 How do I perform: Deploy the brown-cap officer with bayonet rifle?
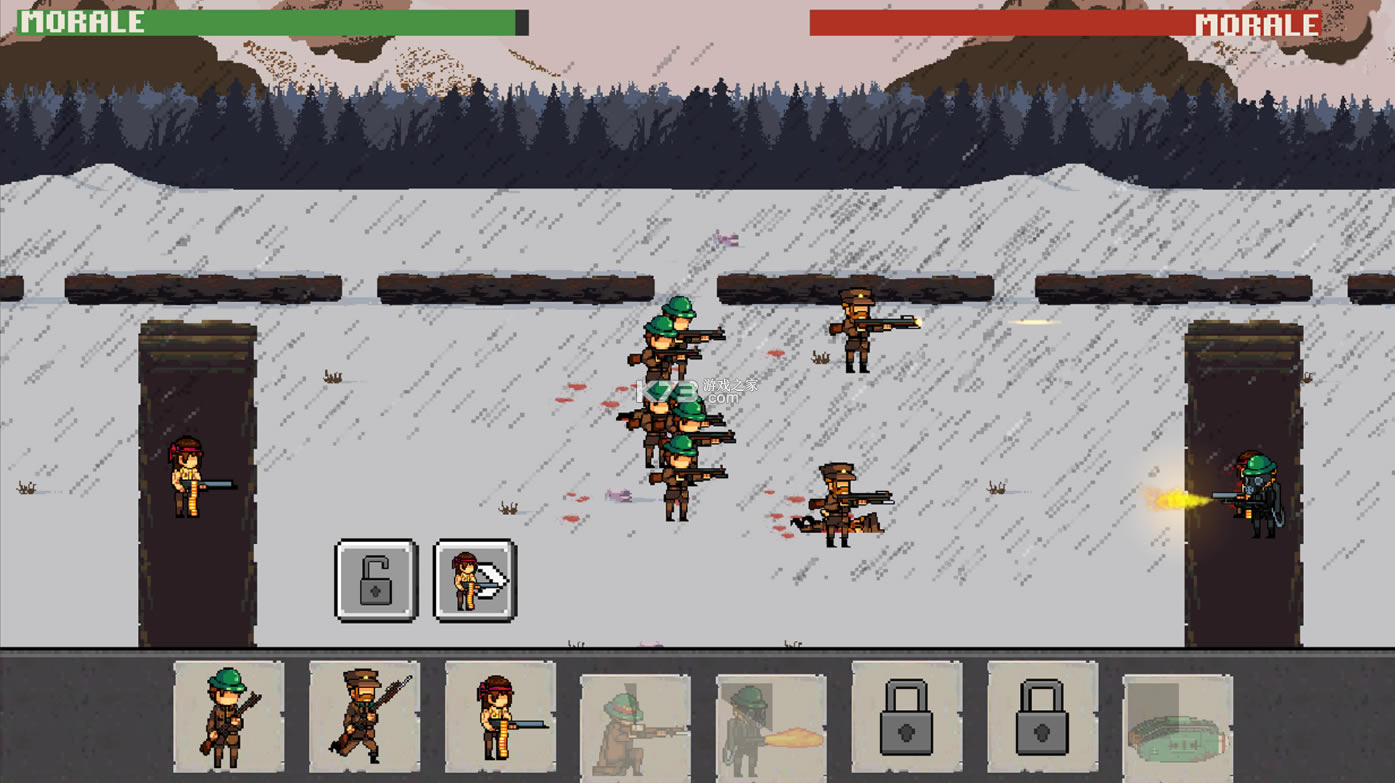[x=364, y=716]
